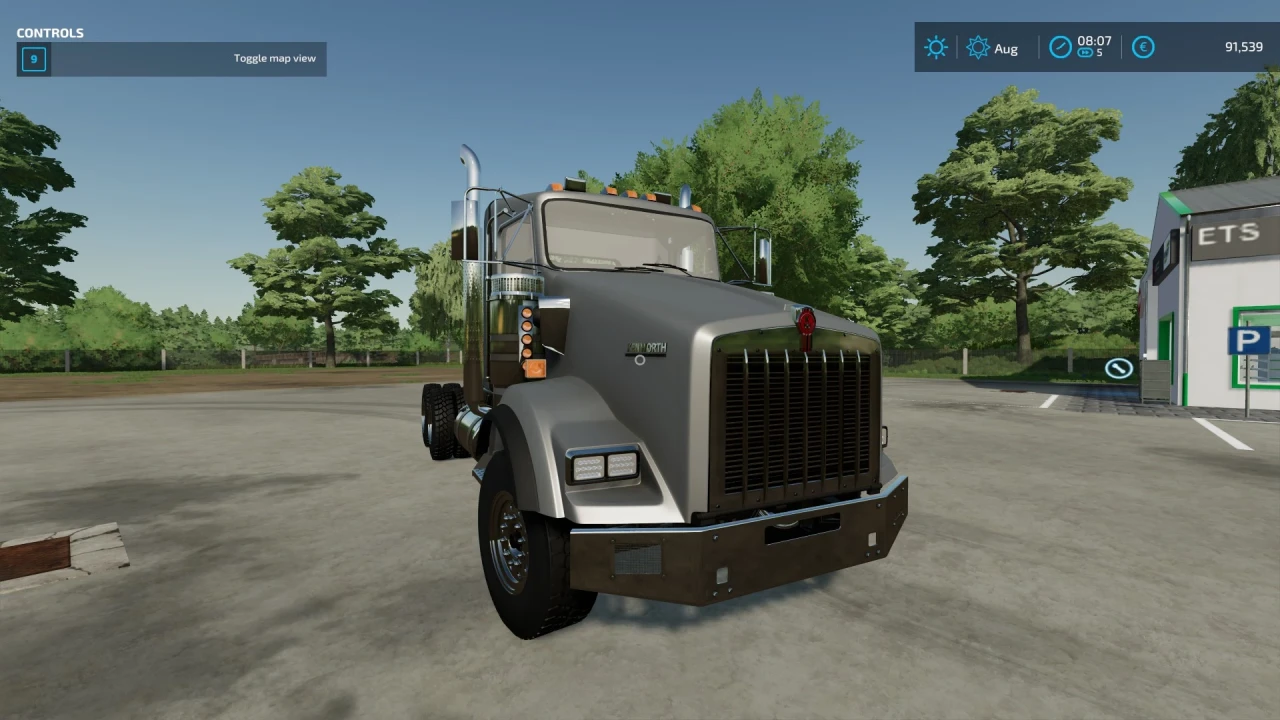Click the current weather sun icon
Image resolution: width=1280 pixels, height=720 pixels.
click(x=935, y=47)
